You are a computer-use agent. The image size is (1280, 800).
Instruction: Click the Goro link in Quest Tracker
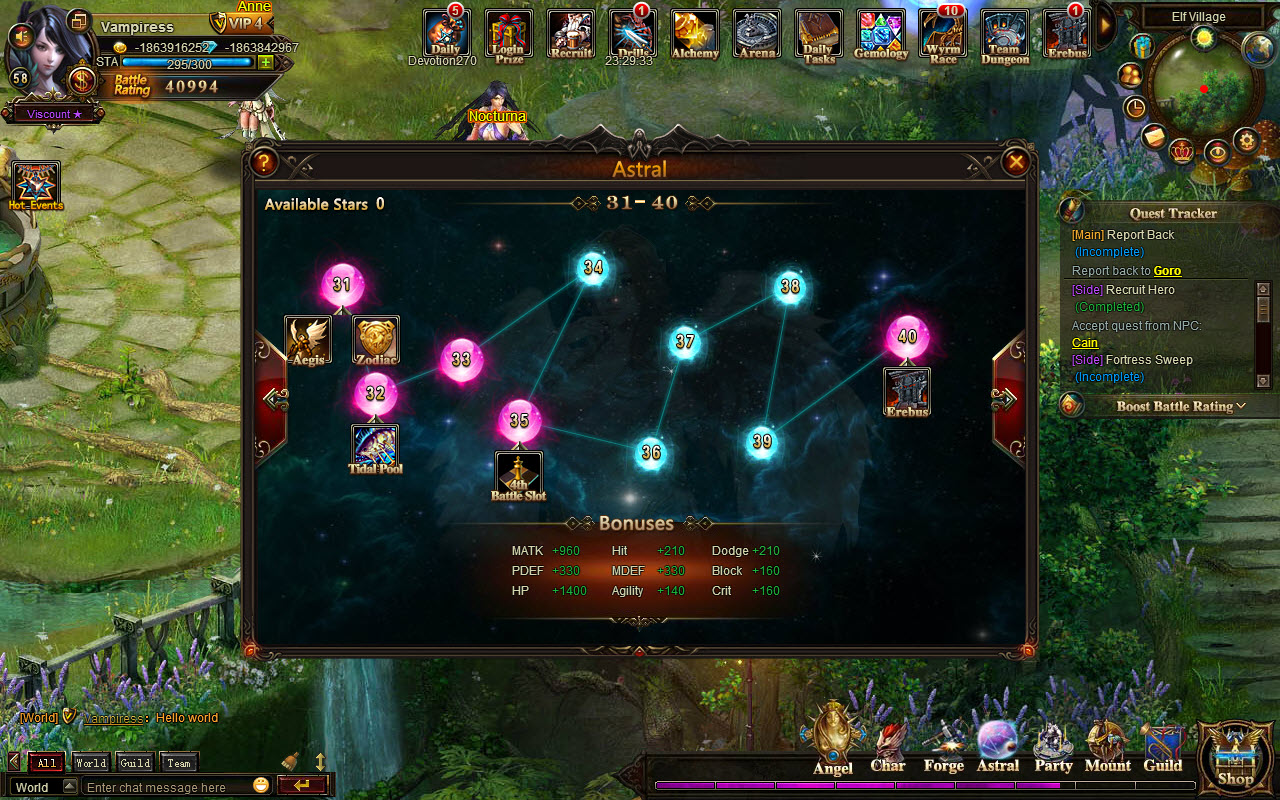click(x=1170, y=270)
